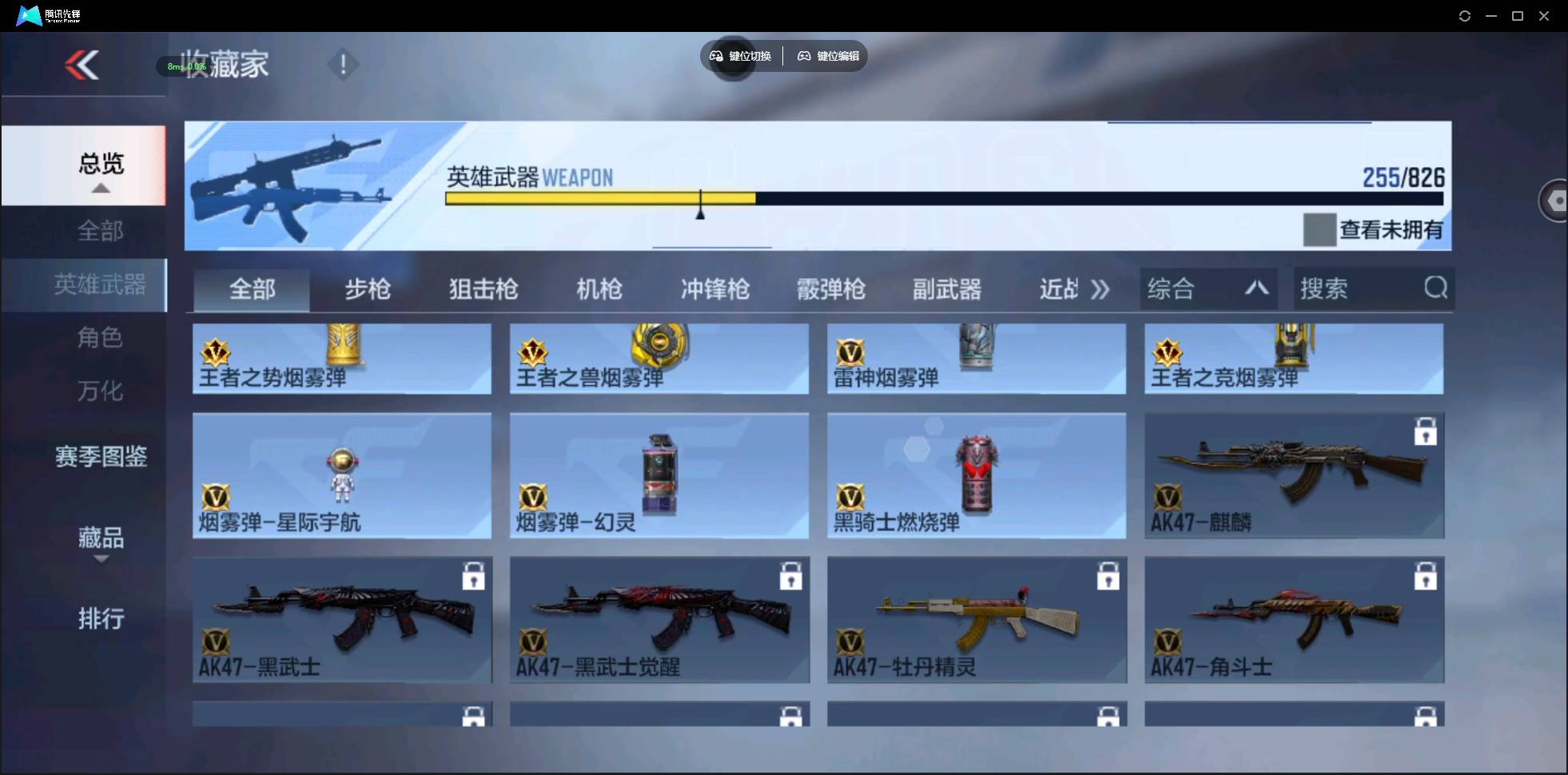Click the refresh icon in the title bar
1568x775 pixels.
1465,15
